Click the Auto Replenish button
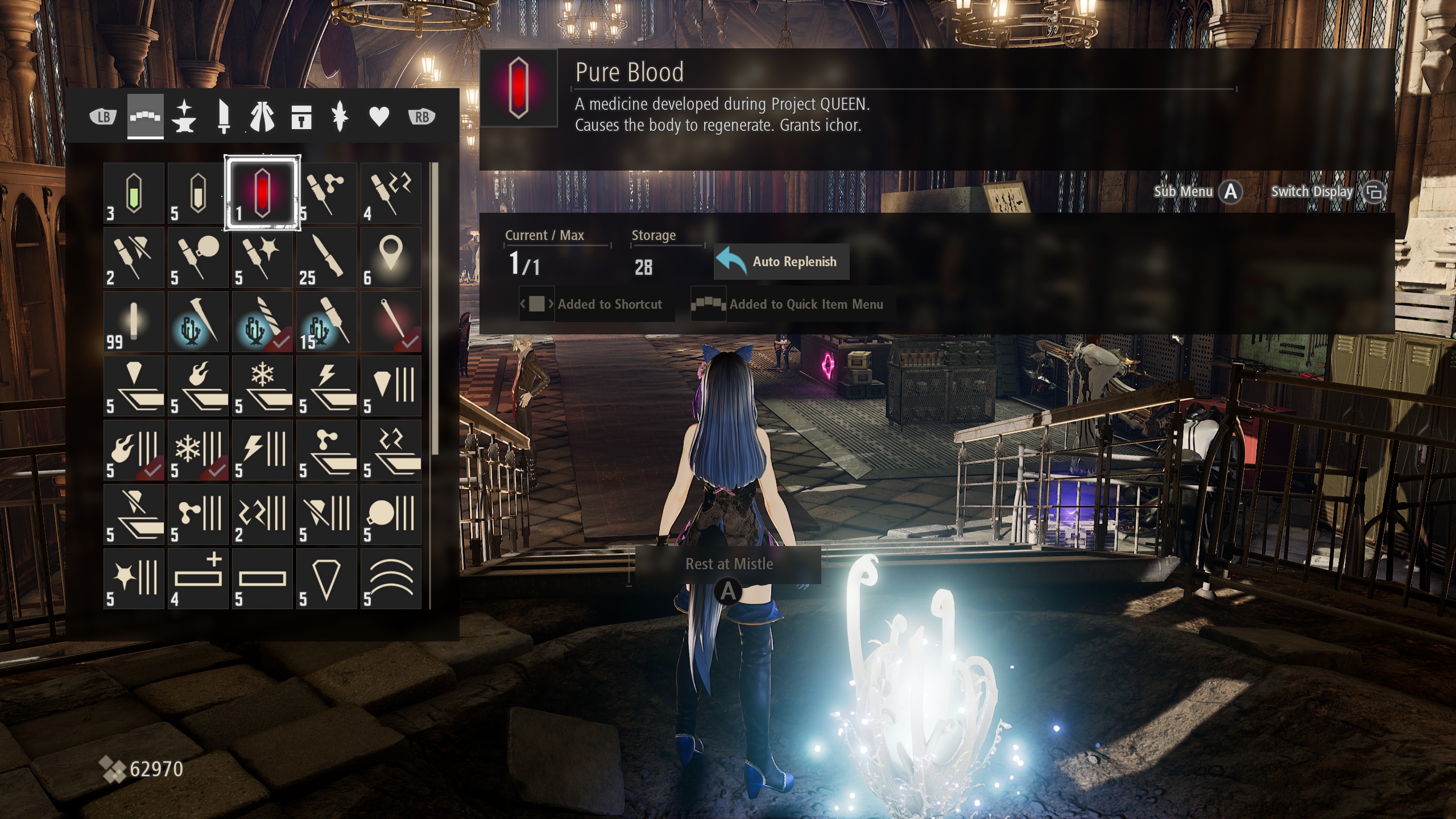1456x819 pixels. 781,262
